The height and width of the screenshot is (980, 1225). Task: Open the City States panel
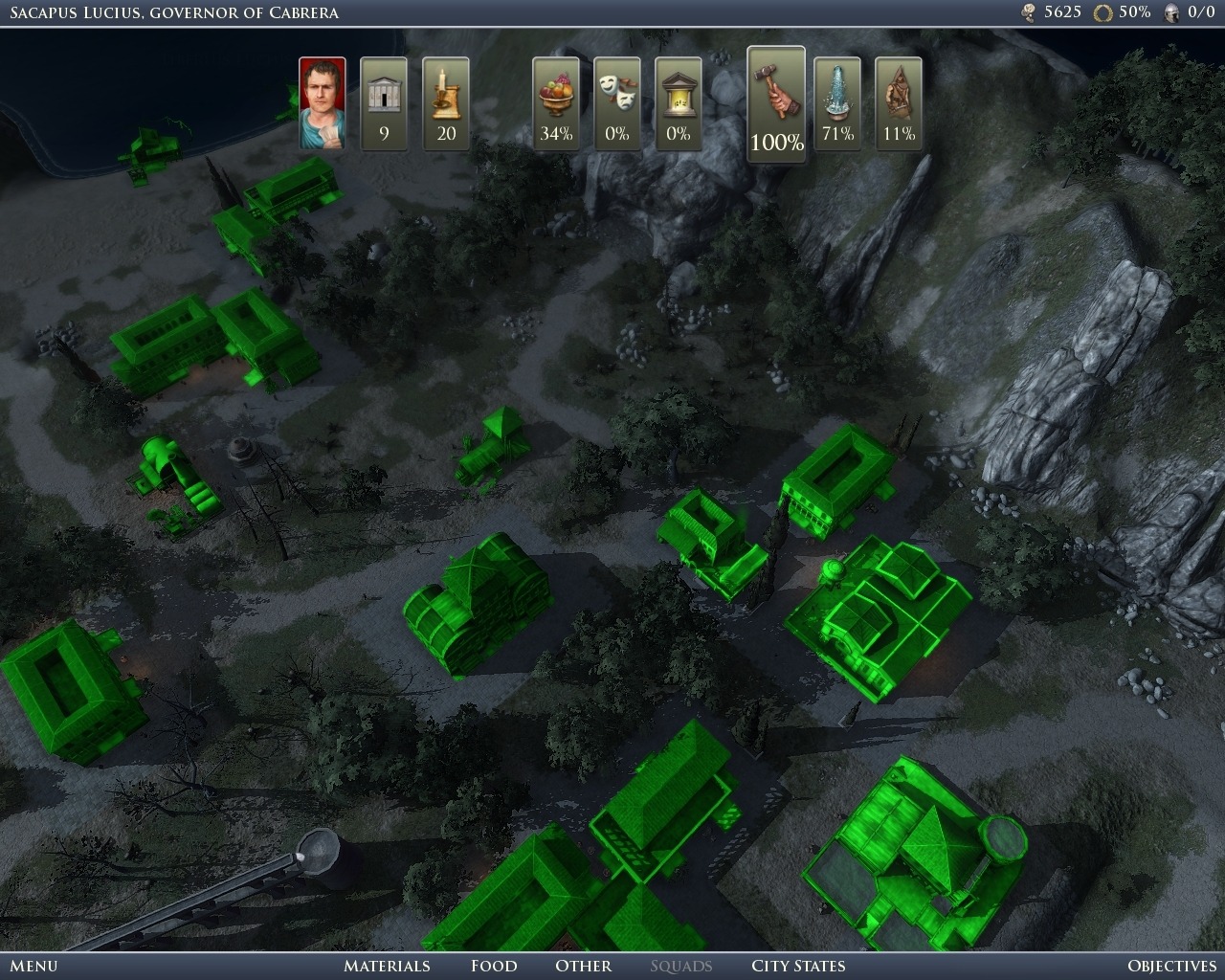click(x=798, y=966)
